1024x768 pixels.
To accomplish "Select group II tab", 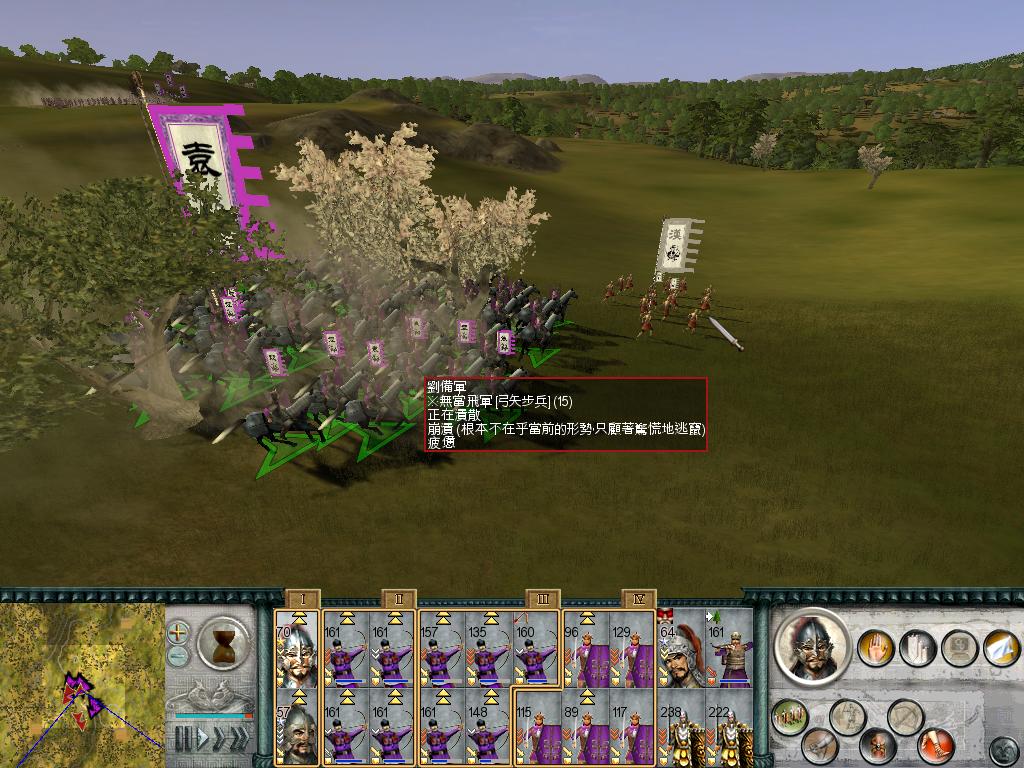I will [x=398, y=599].
